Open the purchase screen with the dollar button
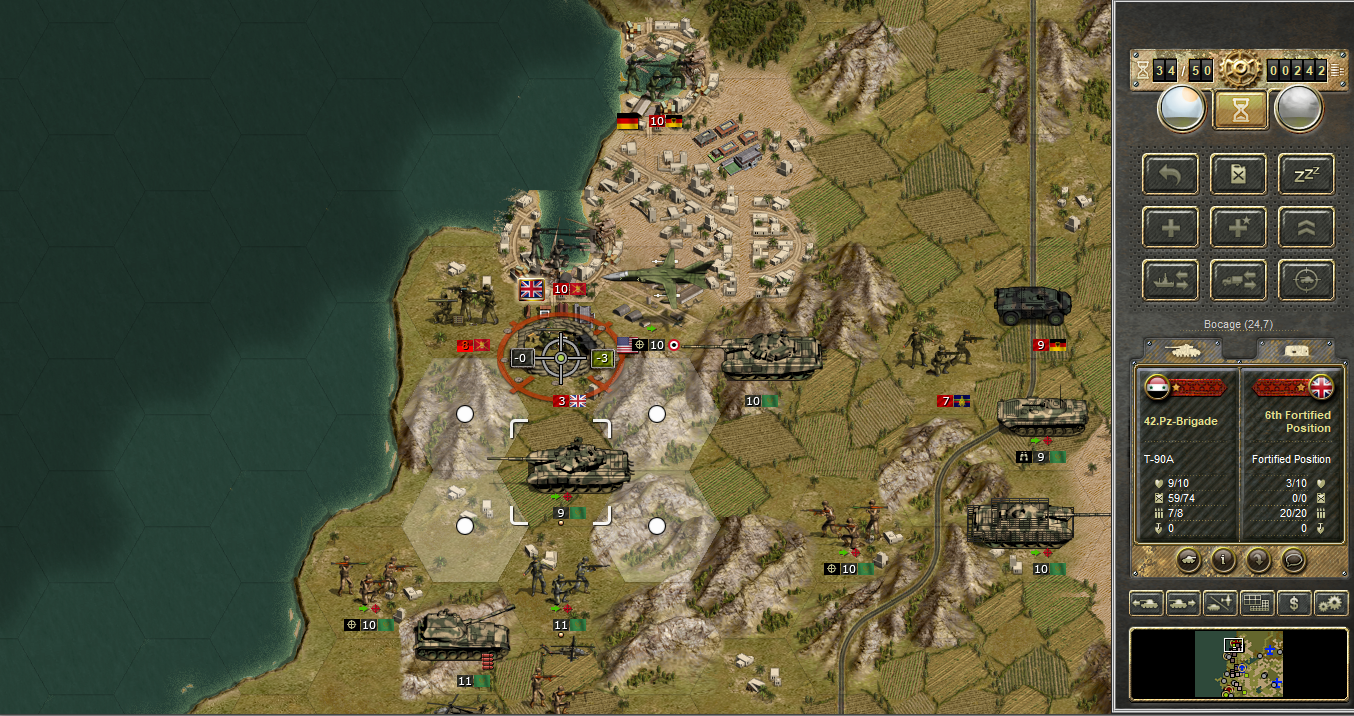Viewport: 1354px width, 716px height. point(1294,603)
